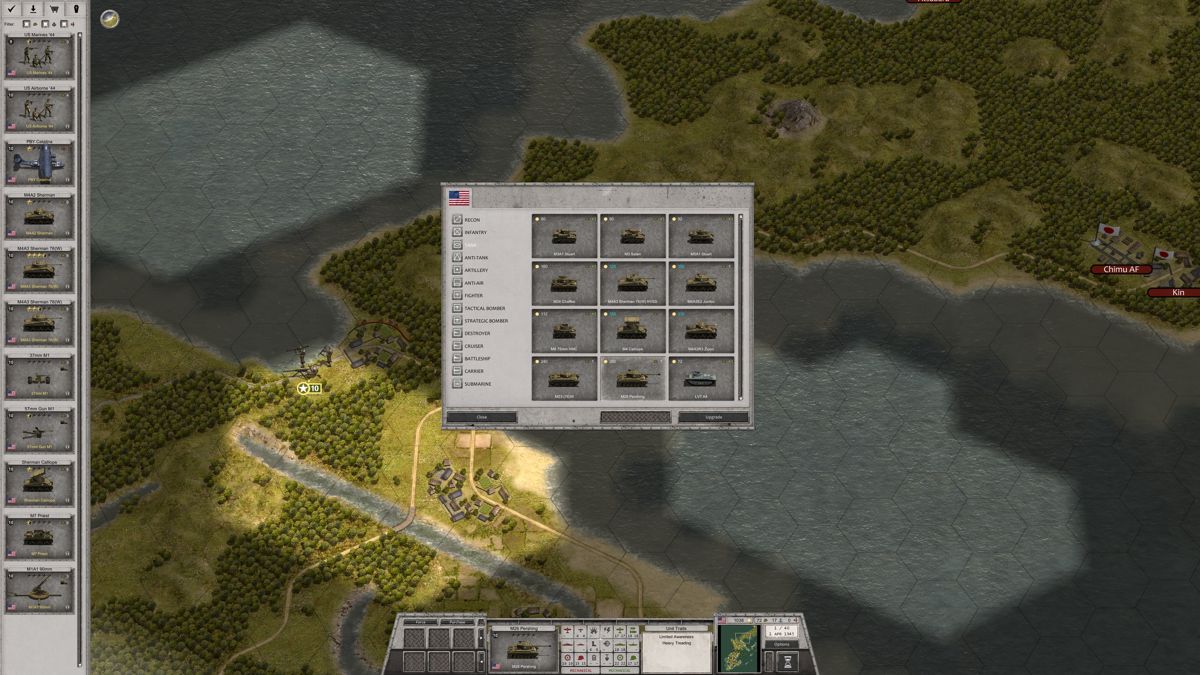Switch to the Infantry category

click(476, 233)
